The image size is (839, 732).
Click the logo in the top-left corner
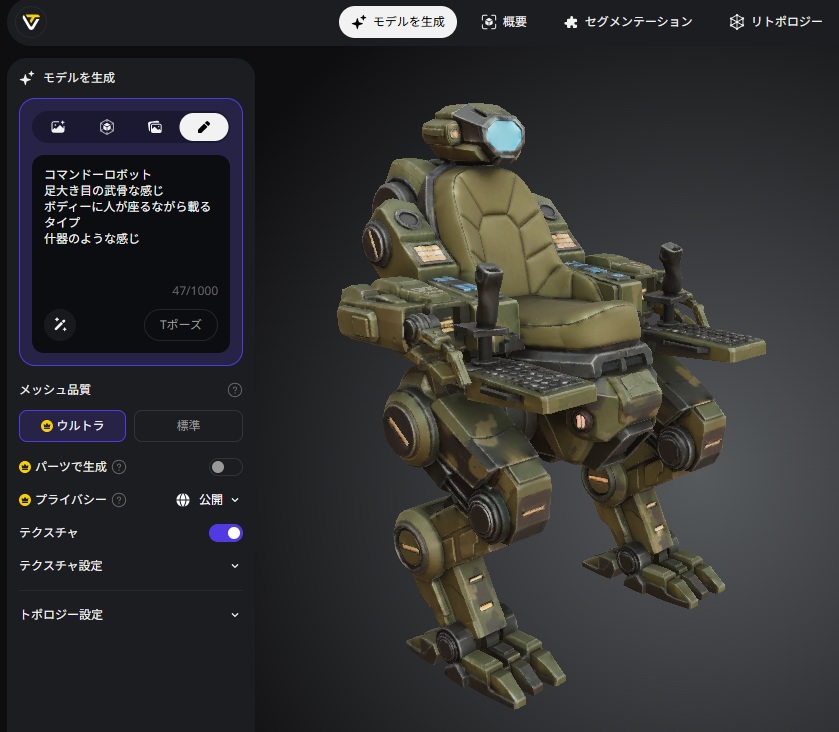click(x=32, y=22)
